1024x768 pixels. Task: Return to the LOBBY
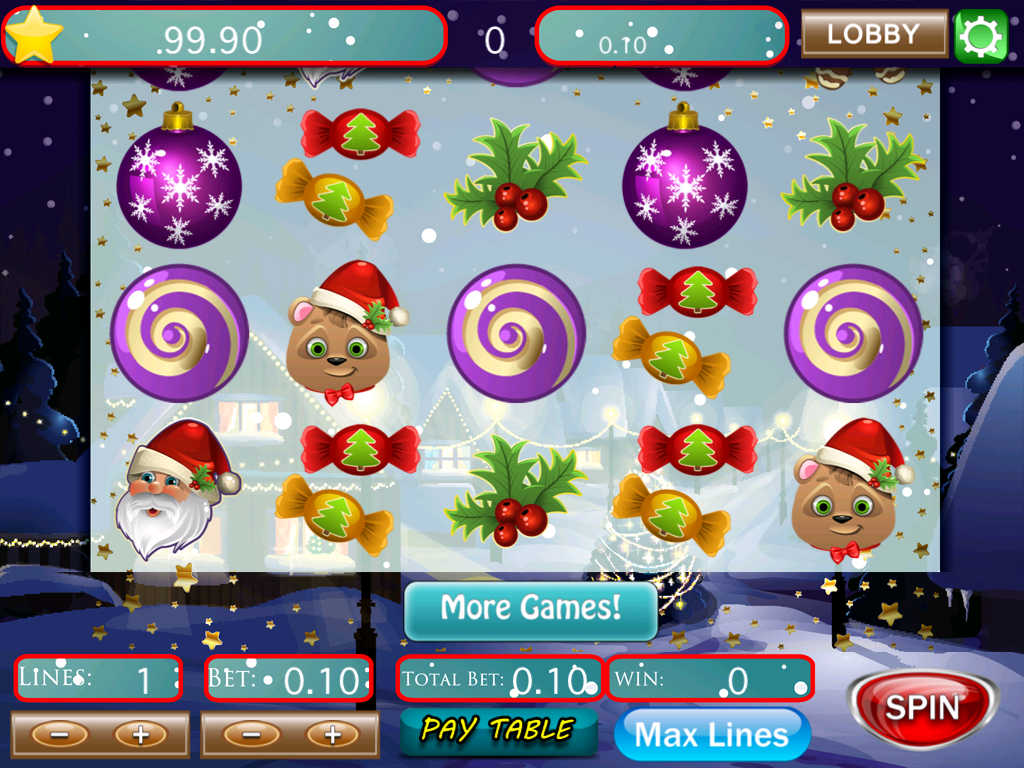pyautogui.click(x=874, y=34)
